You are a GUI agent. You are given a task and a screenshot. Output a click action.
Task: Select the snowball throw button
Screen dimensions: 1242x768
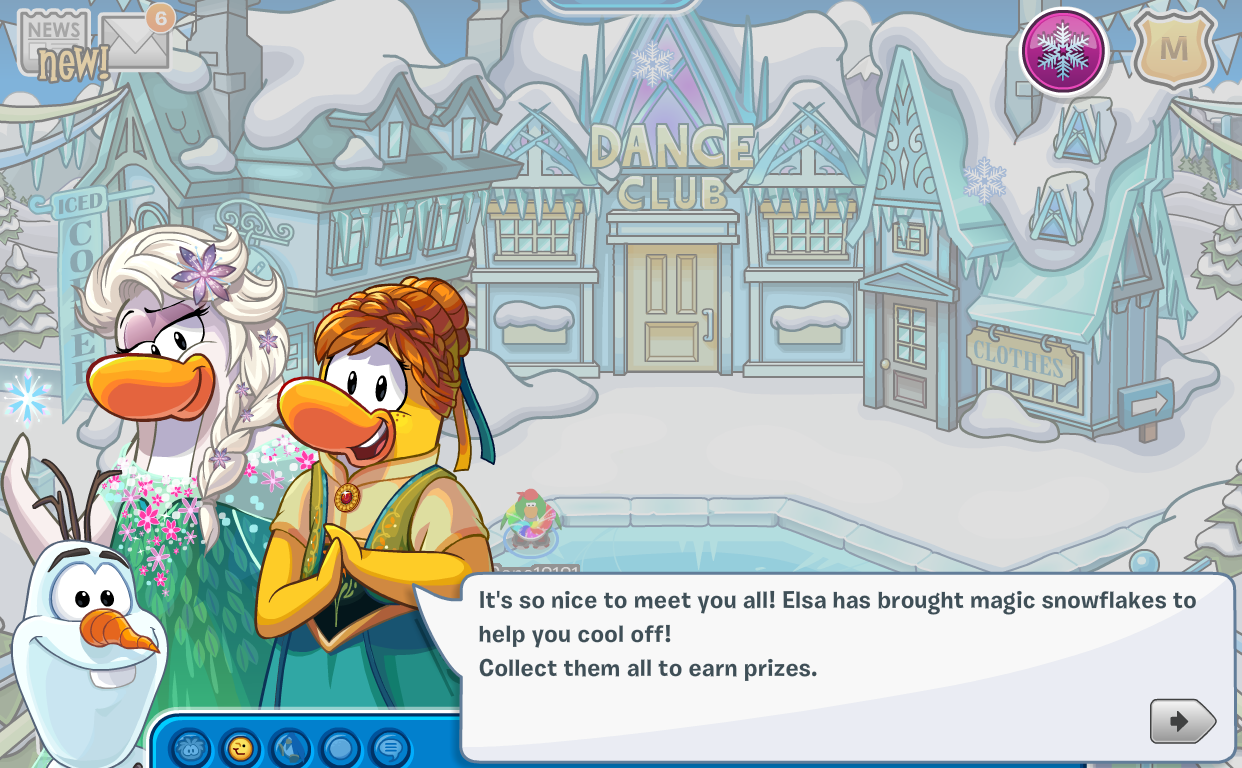coord(340,748)
